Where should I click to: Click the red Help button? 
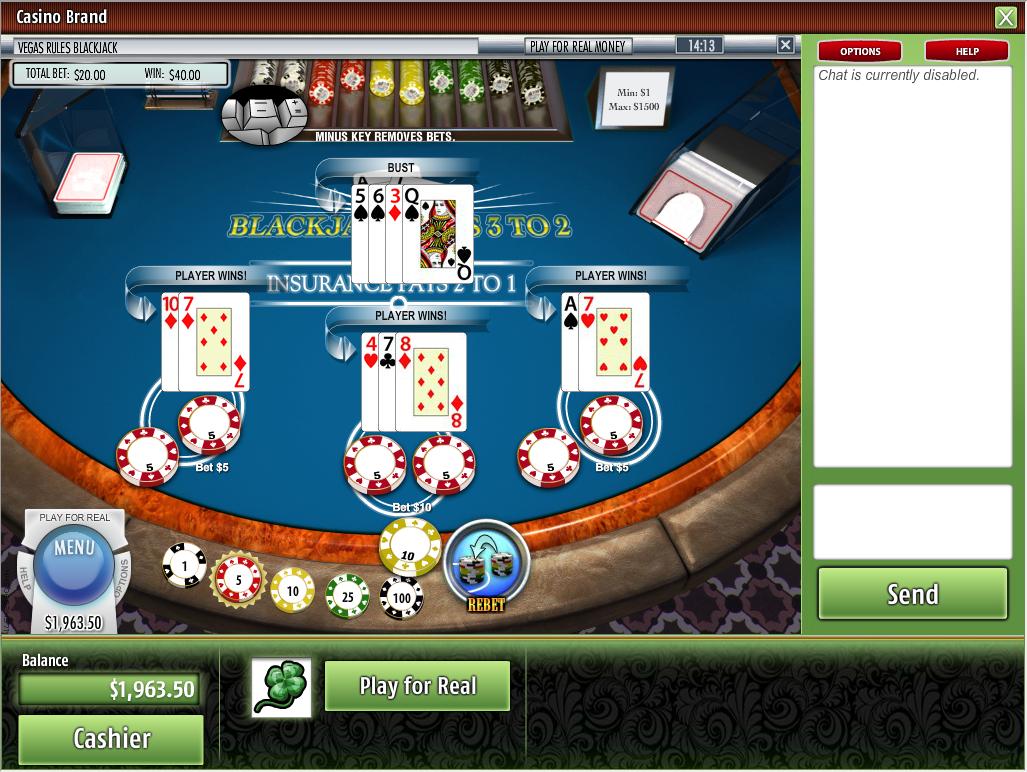click(966, 51)
